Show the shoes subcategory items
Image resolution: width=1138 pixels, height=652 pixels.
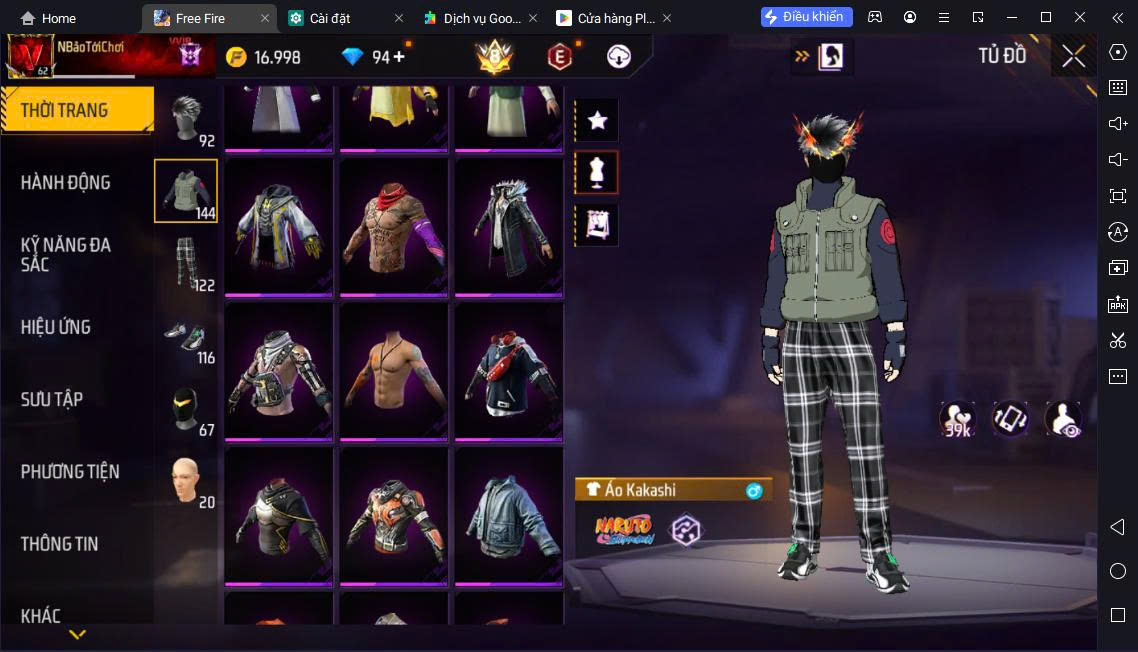185,336
